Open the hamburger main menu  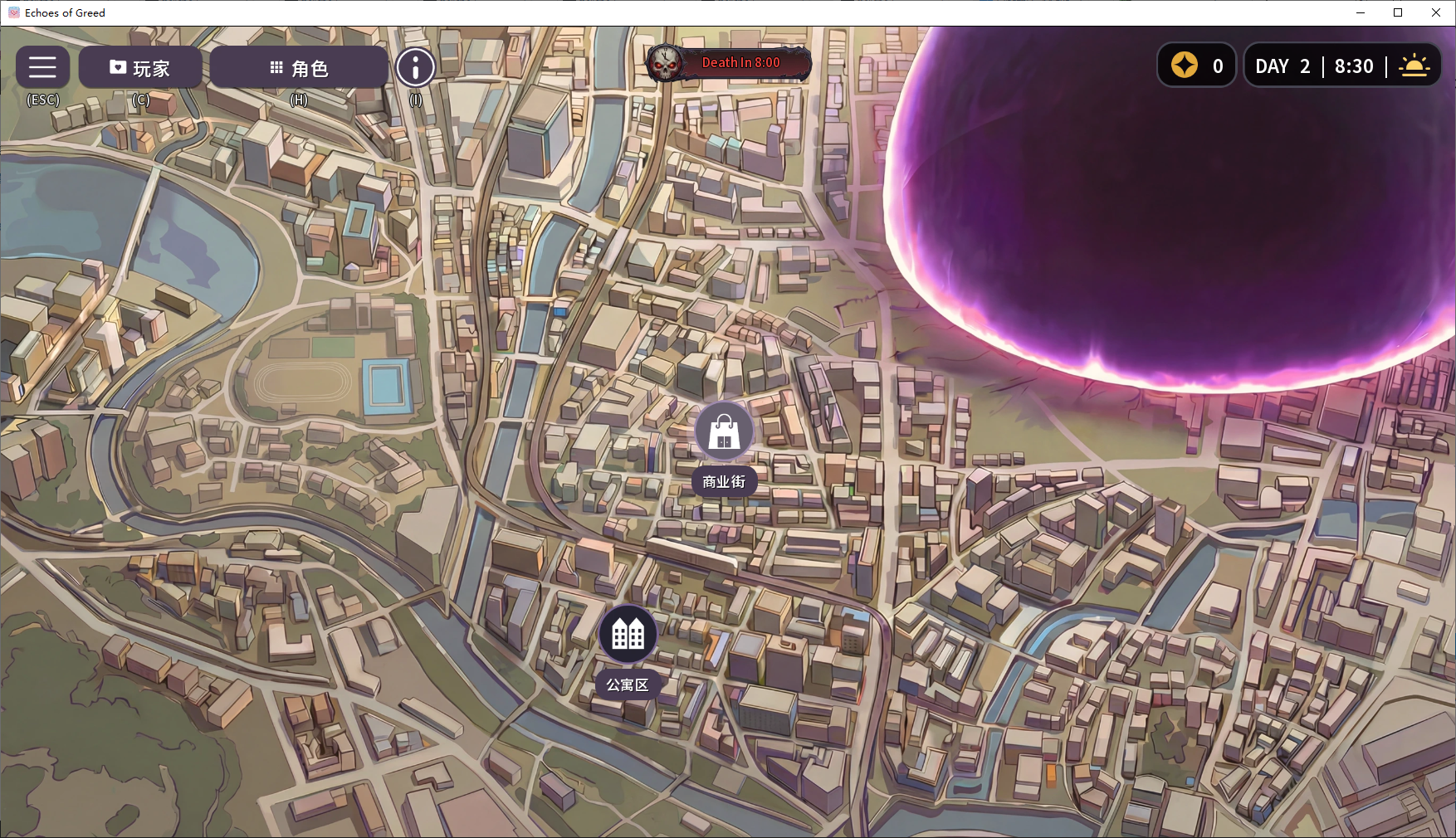(x=42, y=67)
